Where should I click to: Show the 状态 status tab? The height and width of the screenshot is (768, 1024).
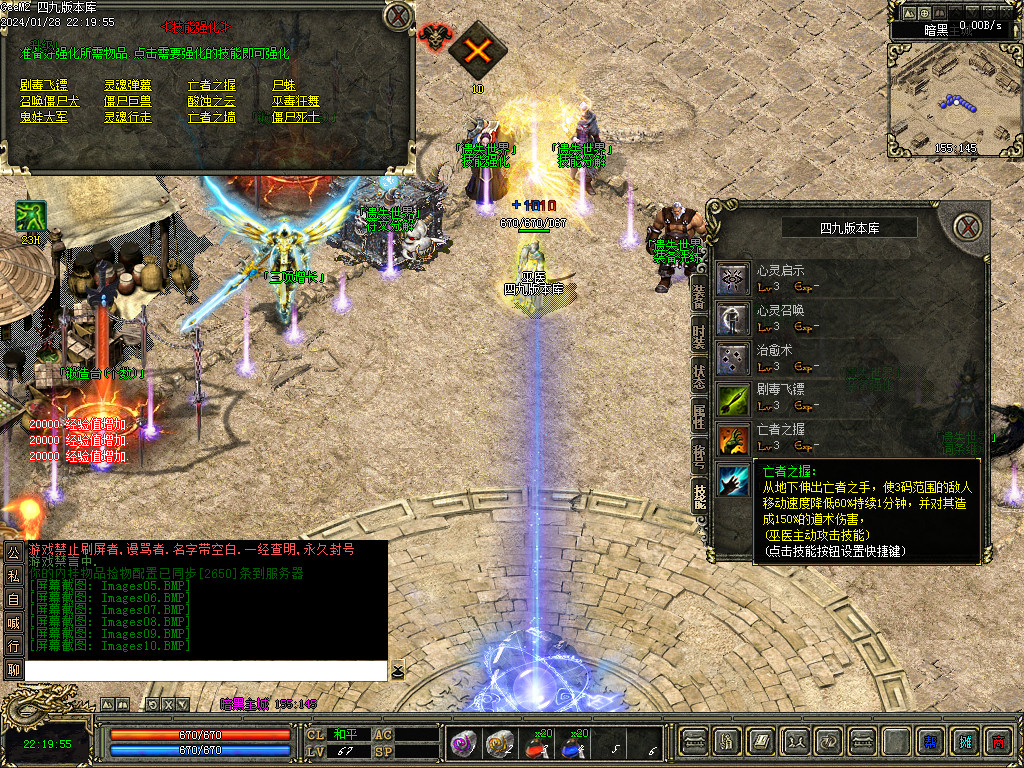coord(700,374)
